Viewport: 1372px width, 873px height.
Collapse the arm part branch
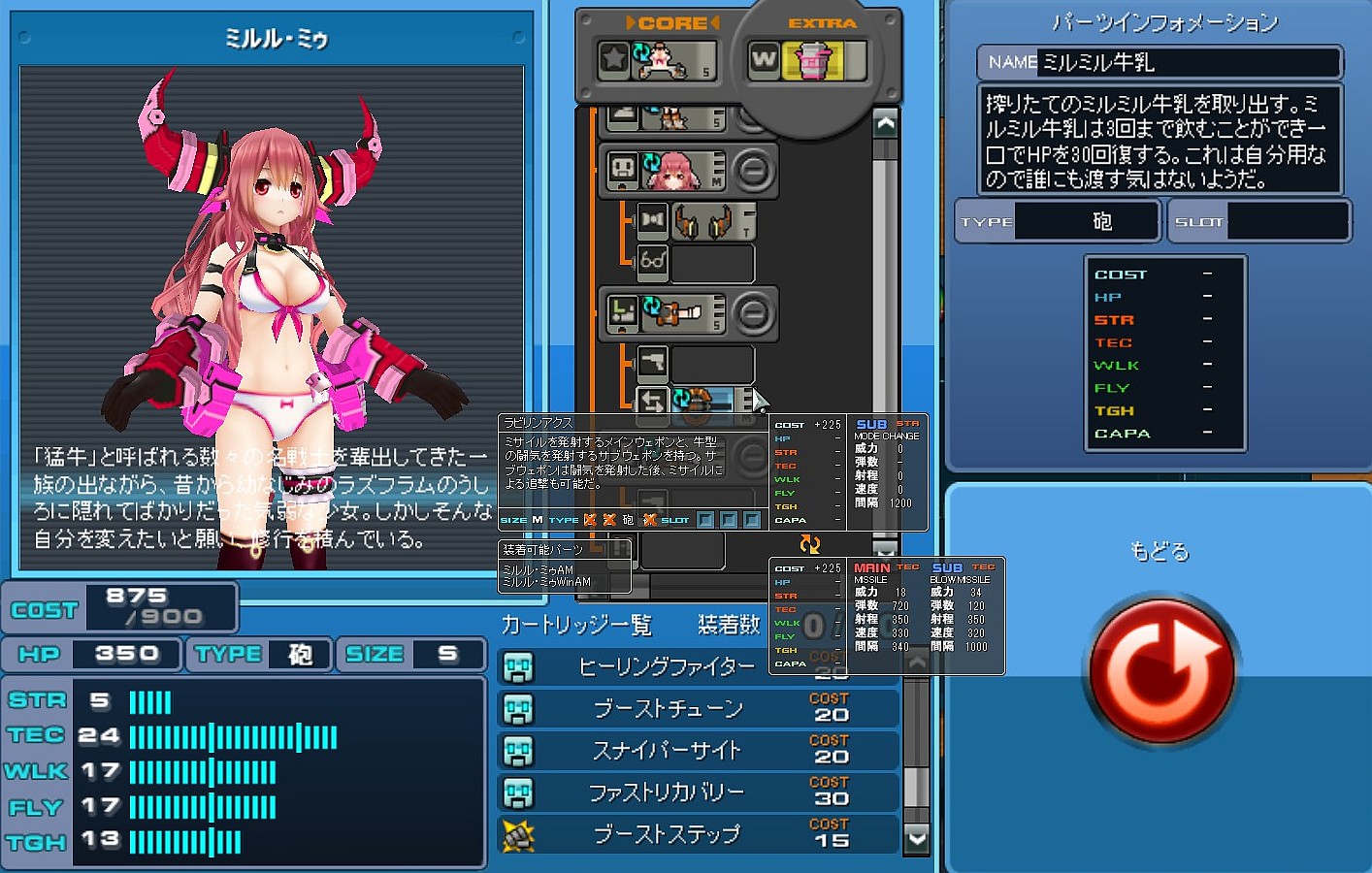[x=753, y=313]
